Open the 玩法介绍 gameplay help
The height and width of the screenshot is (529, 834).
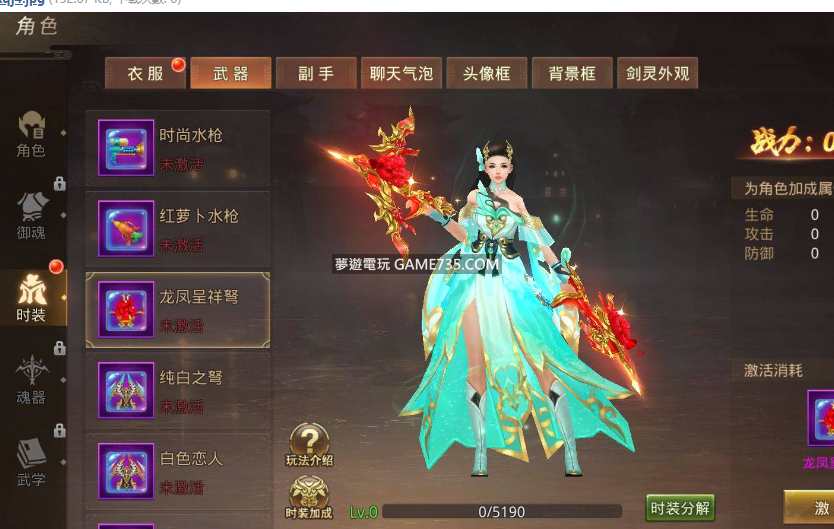click(309, 445)
